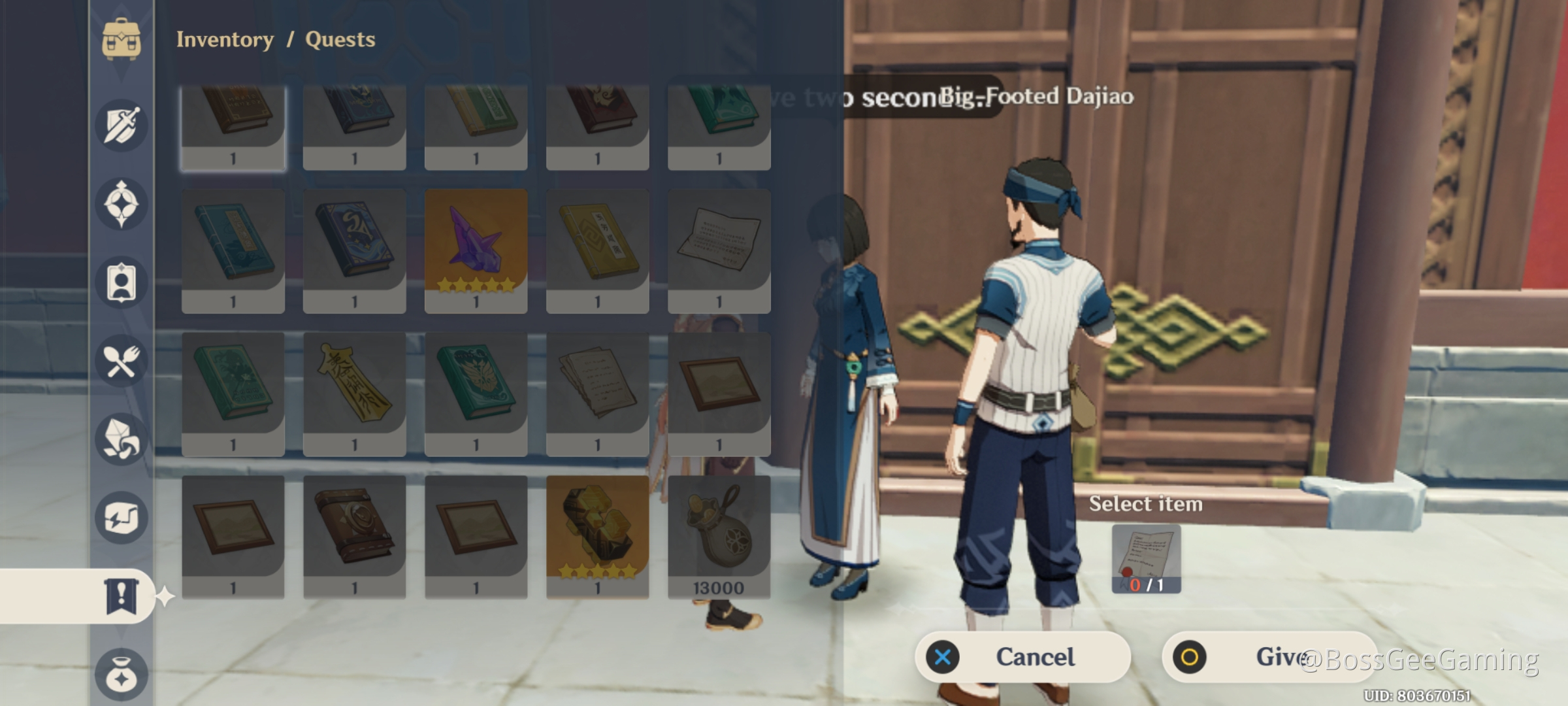Switch to the Quests tab in the header
This screenshot has height=706, width=1568.
pyautogui.click(x=340, y=39)
